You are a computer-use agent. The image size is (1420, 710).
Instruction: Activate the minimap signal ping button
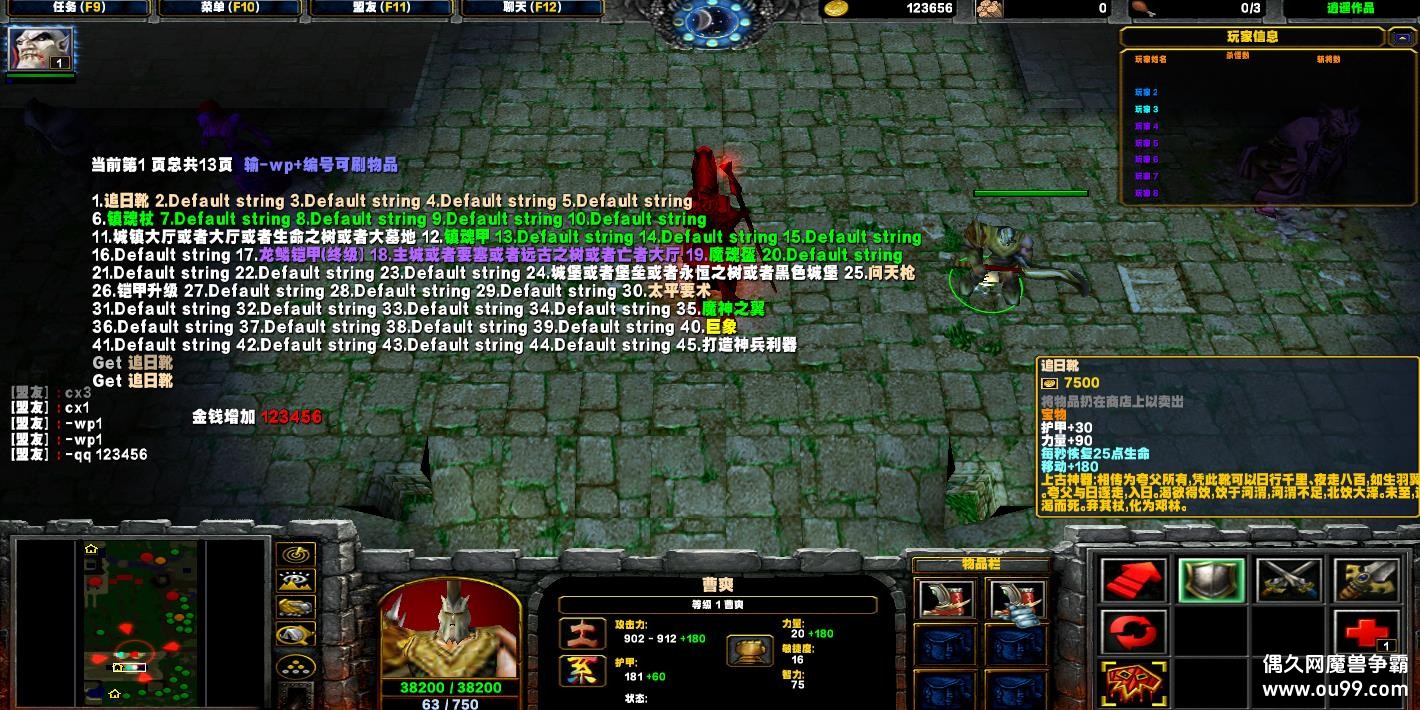(295, 554)
